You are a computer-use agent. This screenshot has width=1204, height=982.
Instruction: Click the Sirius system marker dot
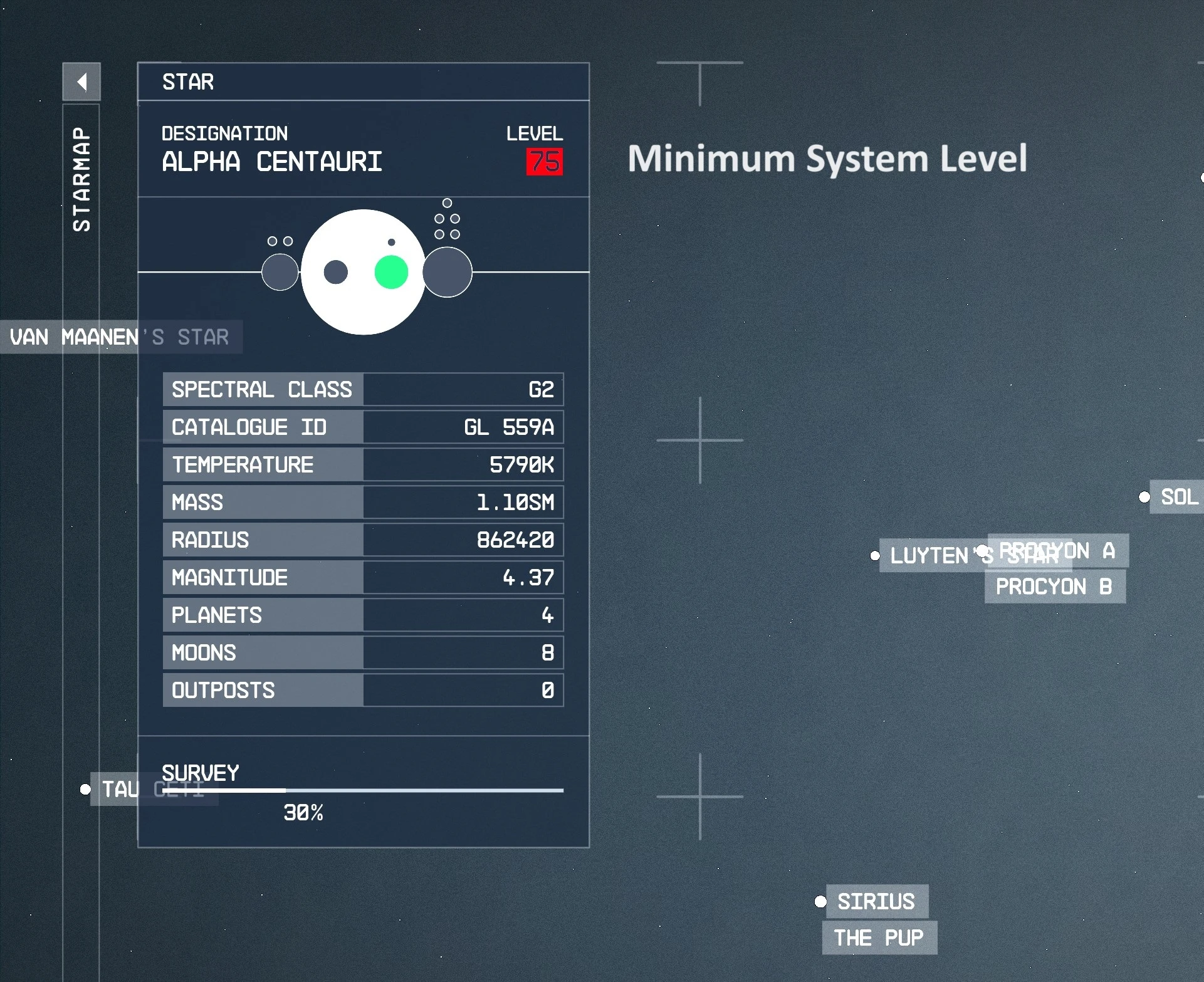(820, 902)
